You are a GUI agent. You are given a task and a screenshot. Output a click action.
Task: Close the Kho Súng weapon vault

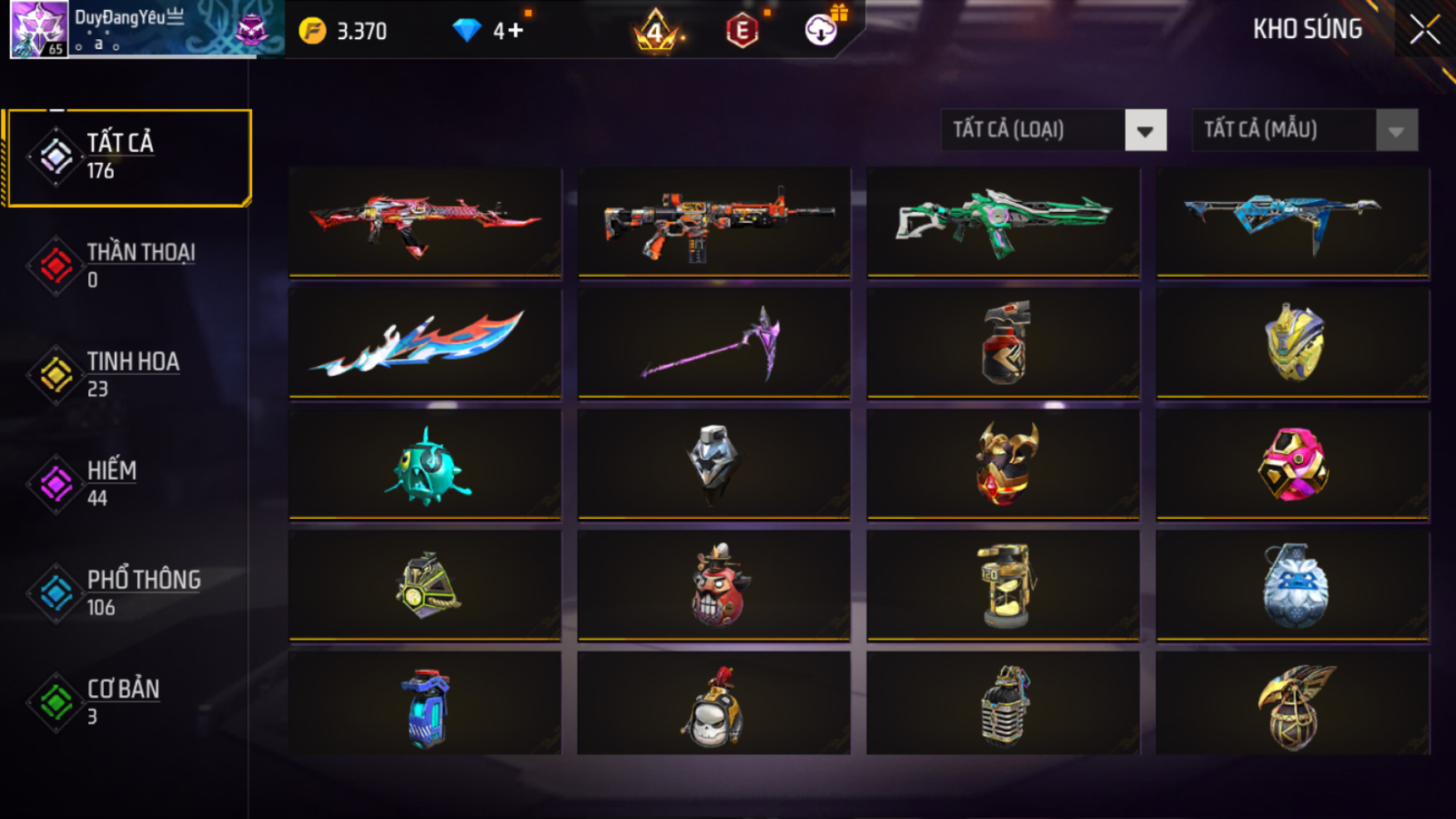(1424, 30)
